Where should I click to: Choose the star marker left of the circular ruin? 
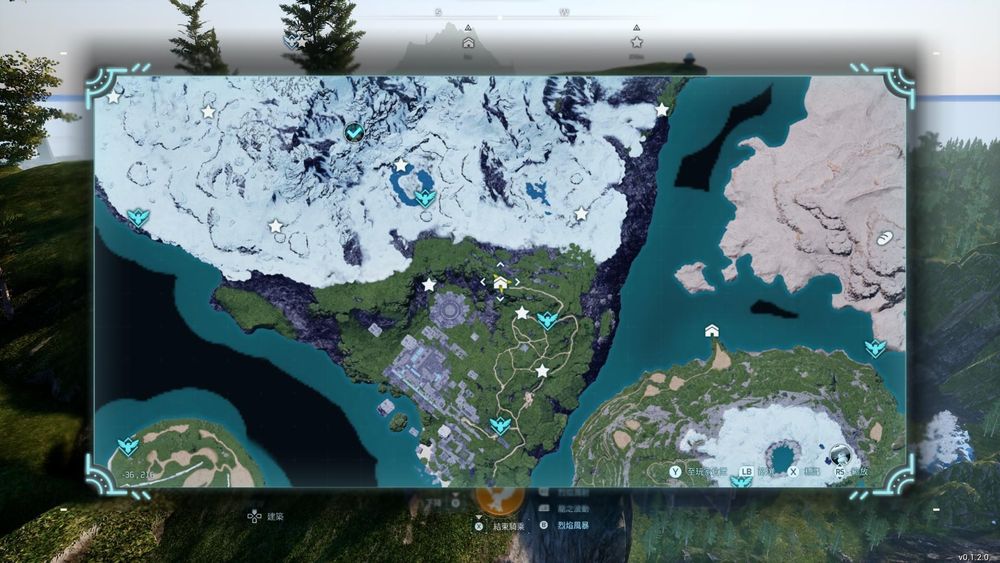[429, 285]
